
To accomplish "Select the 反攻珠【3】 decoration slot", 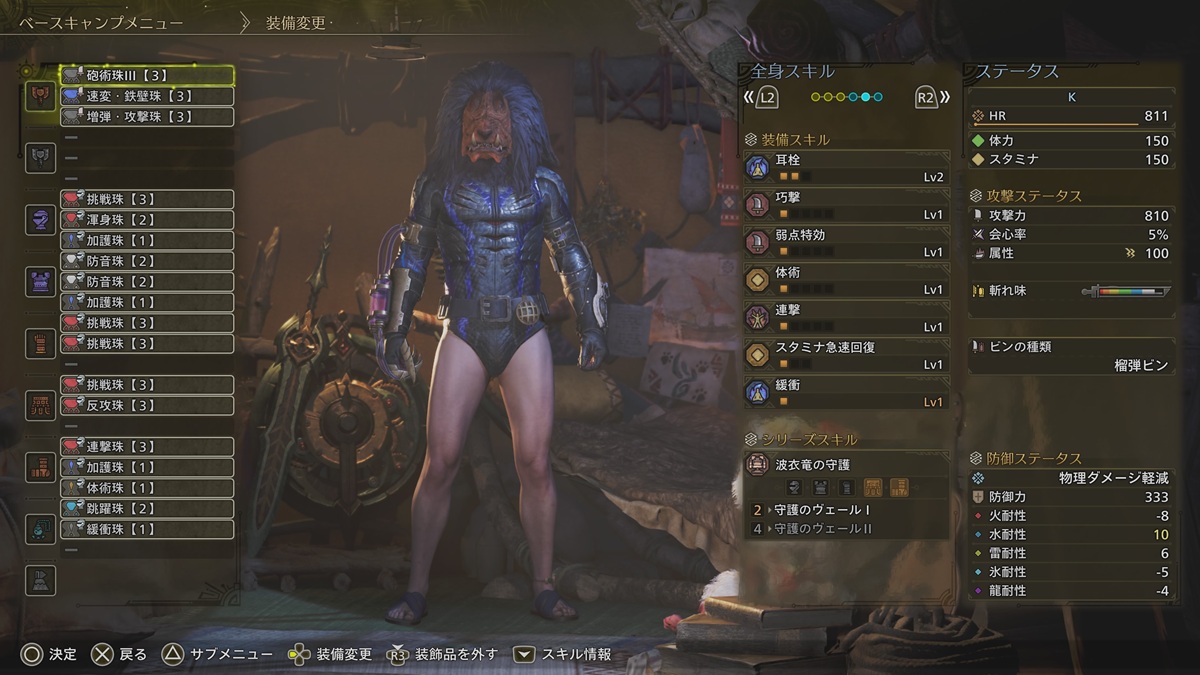I will (147, 405).
